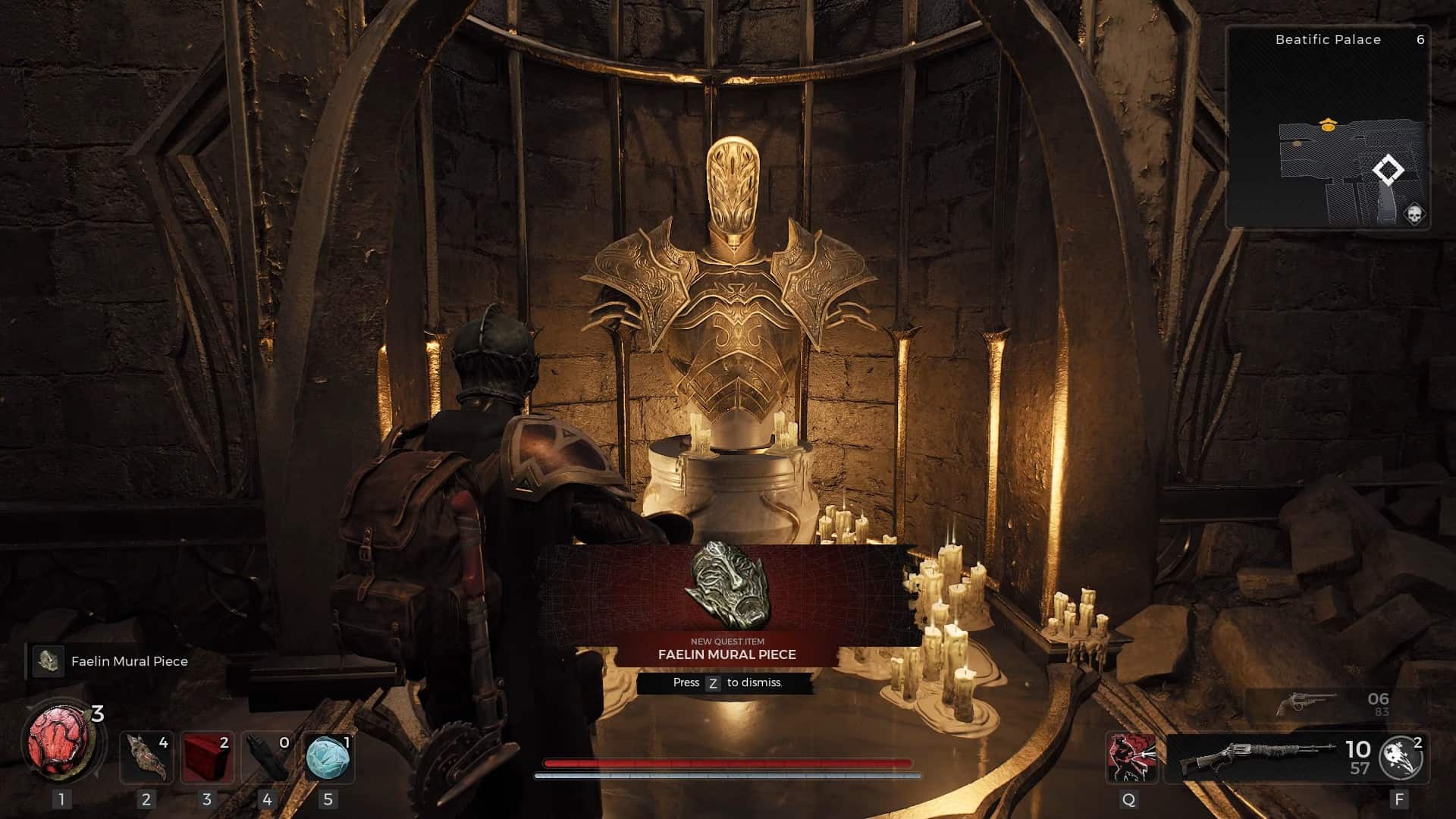The width and height of the screenshot is (1456, 819).
Task: Activate the weapon mod circle icon
Action: tap(1400, 758)
